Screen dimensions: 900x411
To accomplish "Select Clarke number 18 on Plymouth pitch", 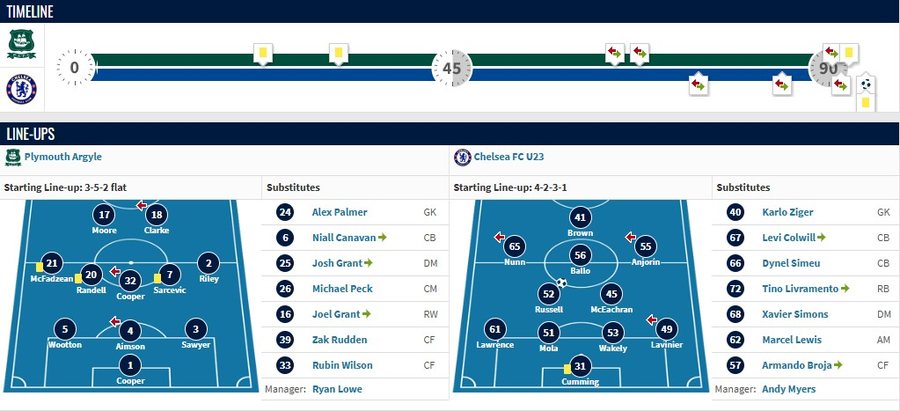I will coord(156,215).
